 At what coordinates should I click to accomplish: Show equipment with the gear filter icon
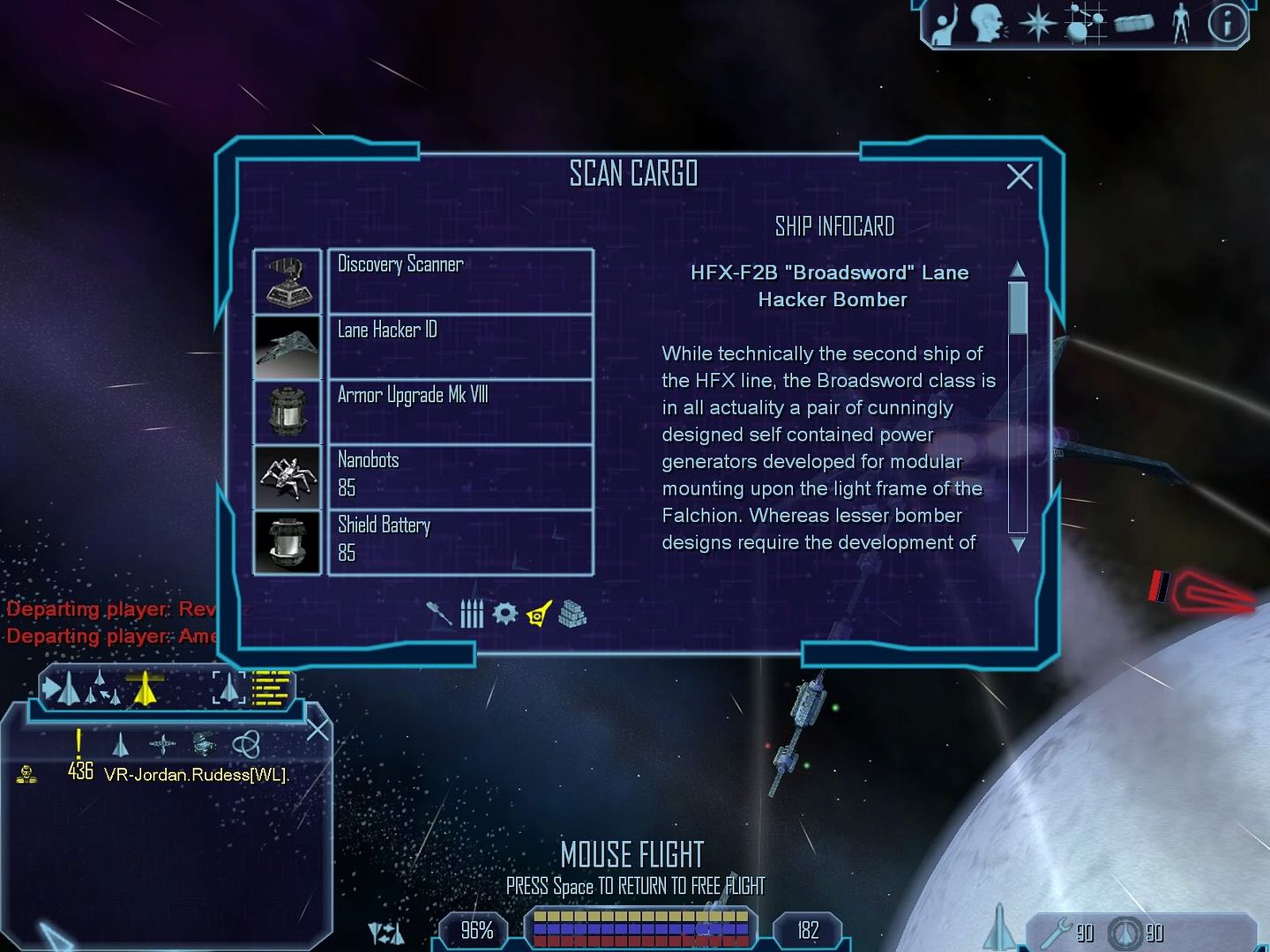pos(504,614)
